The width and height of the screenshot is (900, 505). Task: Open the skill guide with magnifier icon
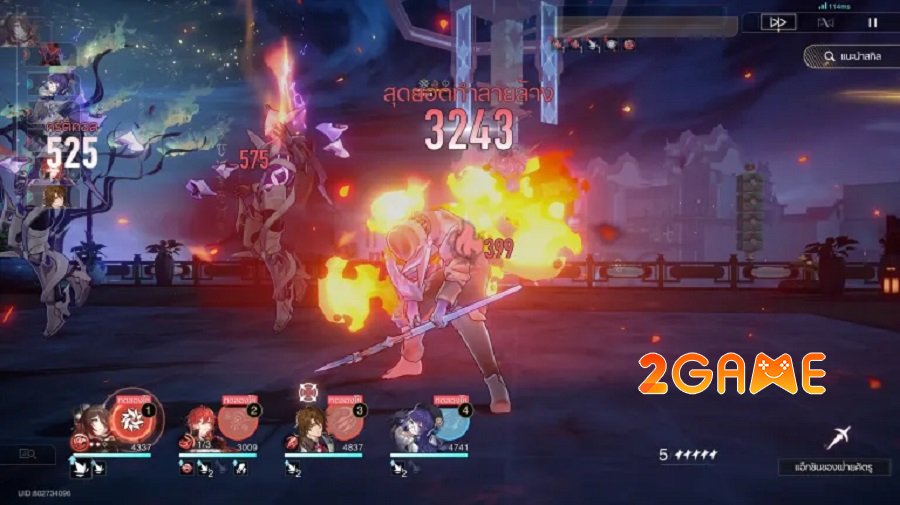(x=848, y=57)
